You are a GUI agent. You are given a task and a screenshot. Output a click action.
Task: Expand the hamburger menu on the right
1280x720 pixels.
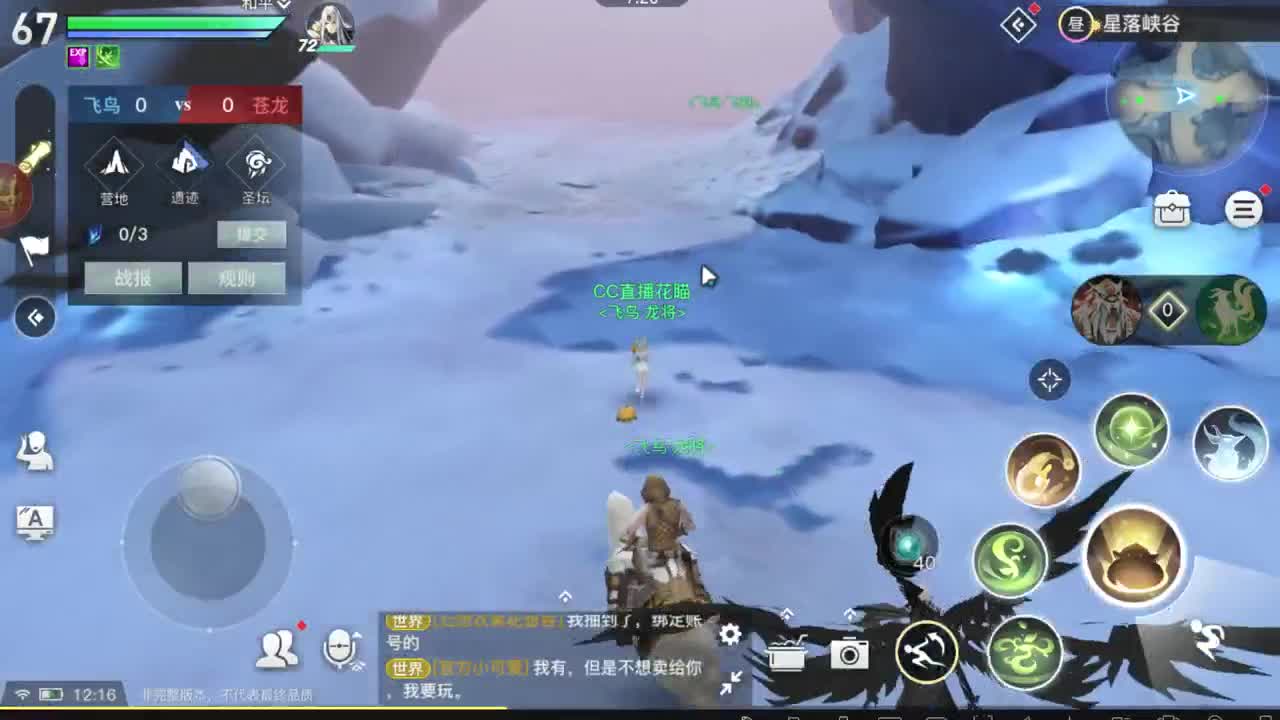(1243, 209)
